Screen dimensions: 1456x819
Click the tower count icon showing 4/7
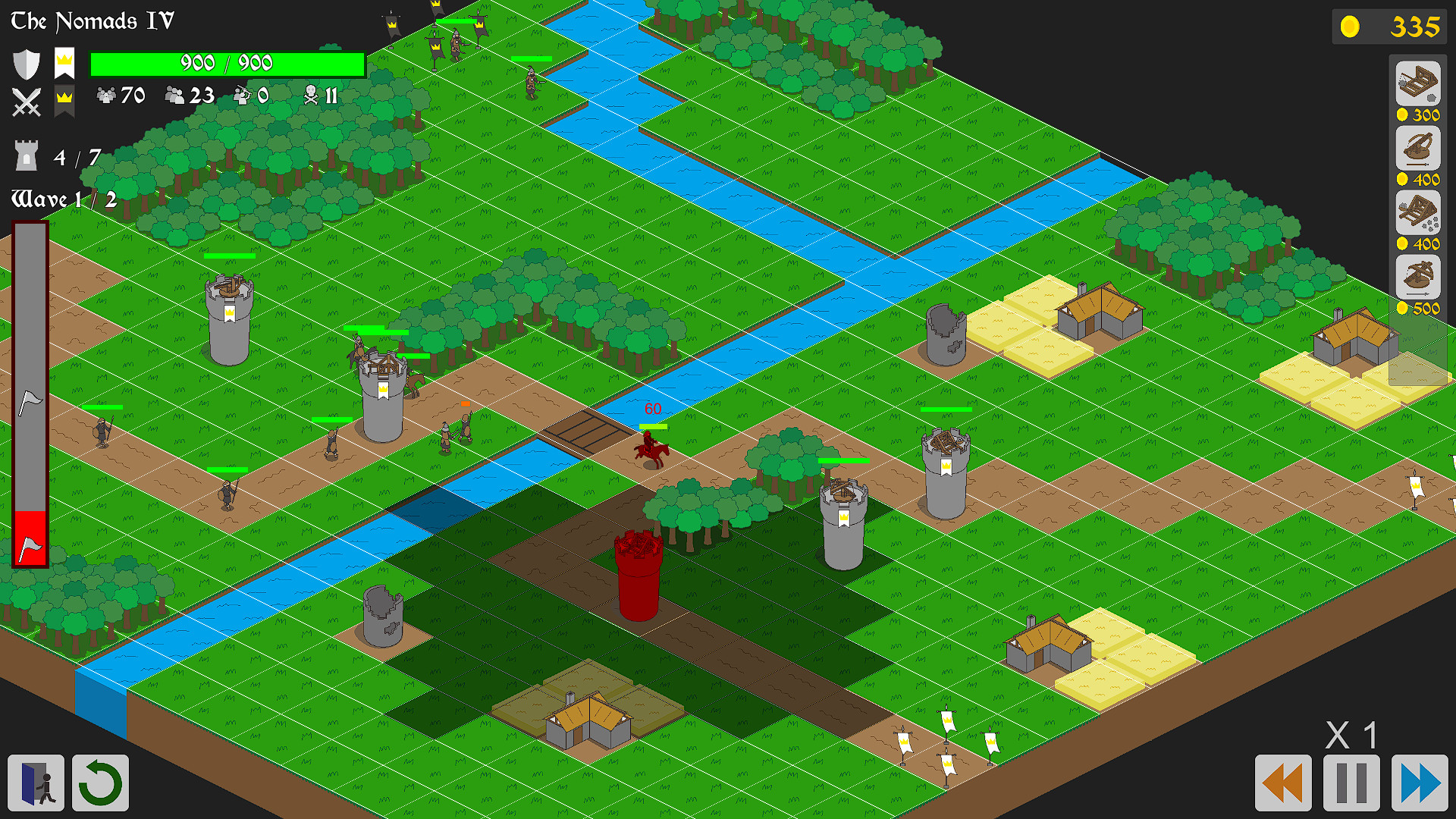tap(27, 157)
